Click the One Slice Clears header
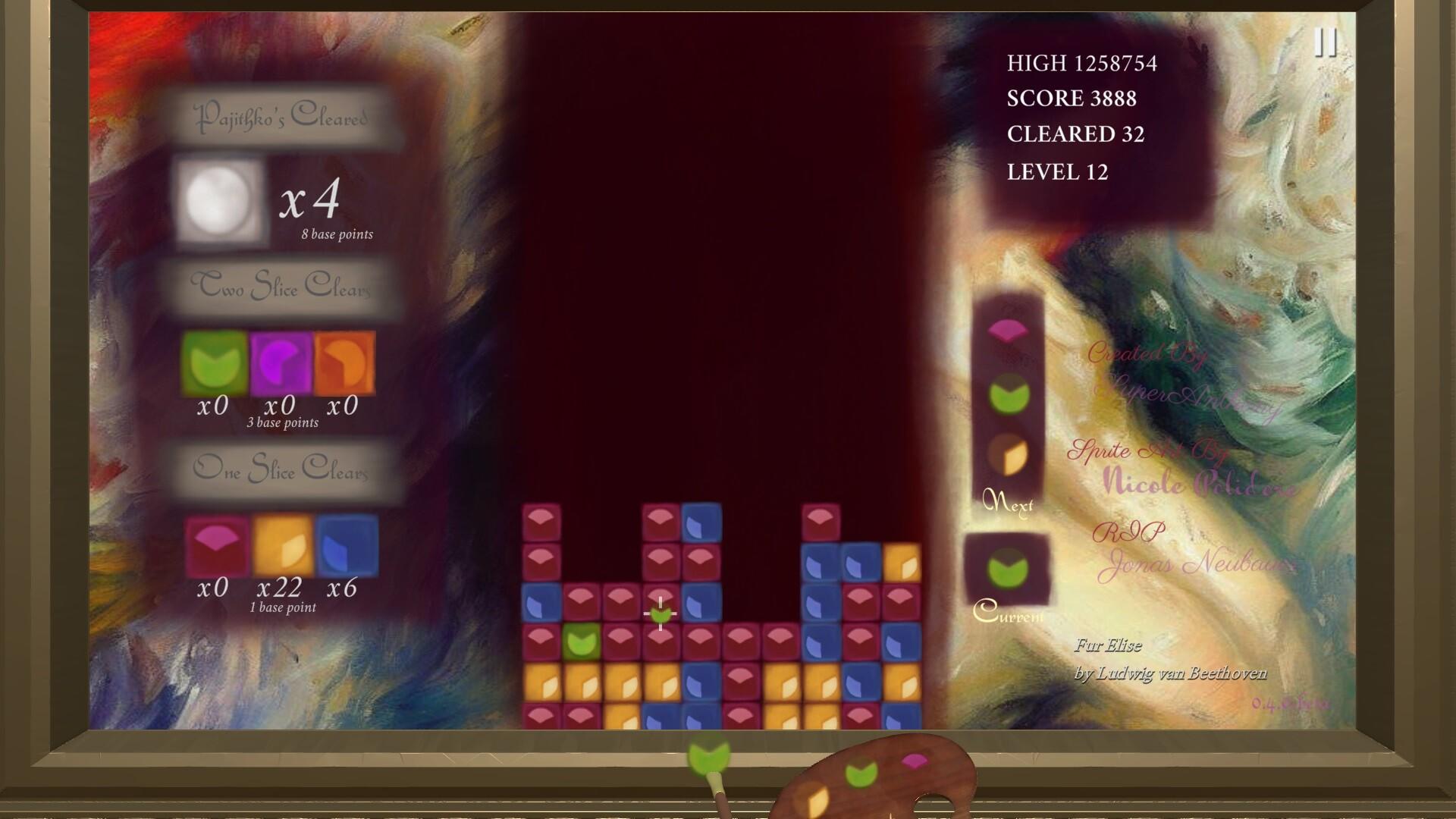The image size is (1456, 819). [282, 470]
